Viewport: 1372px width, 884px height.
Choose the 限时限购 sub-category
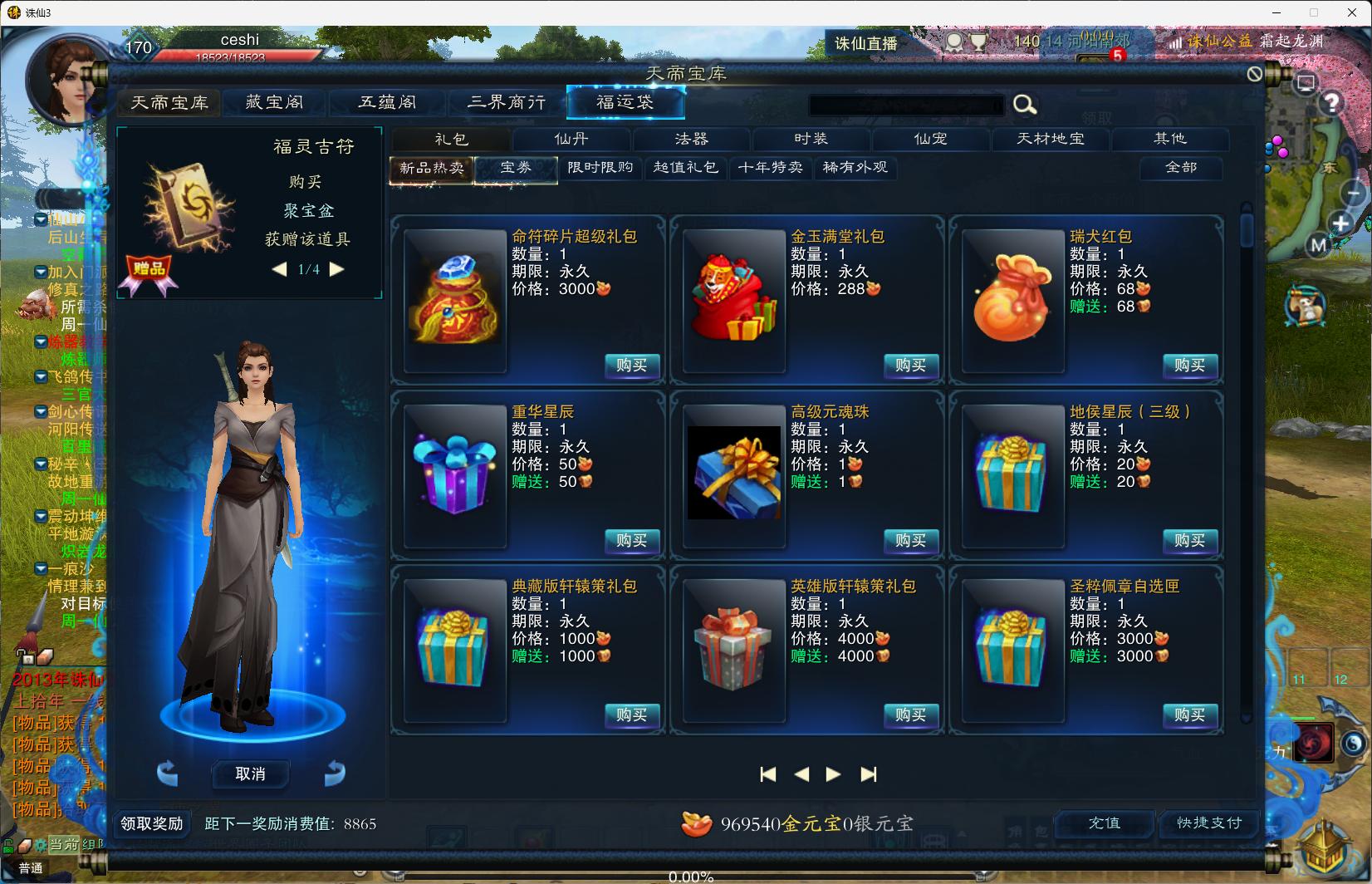pos(600,168)
